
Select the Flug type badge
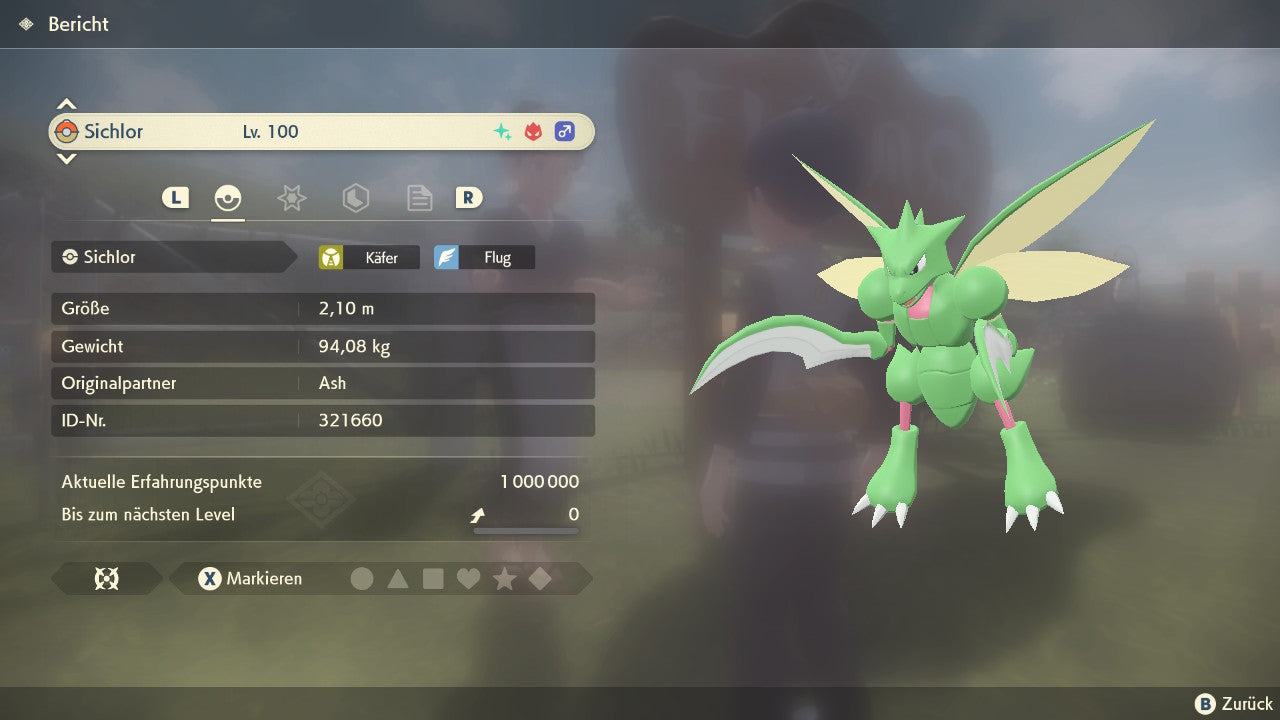484,258
